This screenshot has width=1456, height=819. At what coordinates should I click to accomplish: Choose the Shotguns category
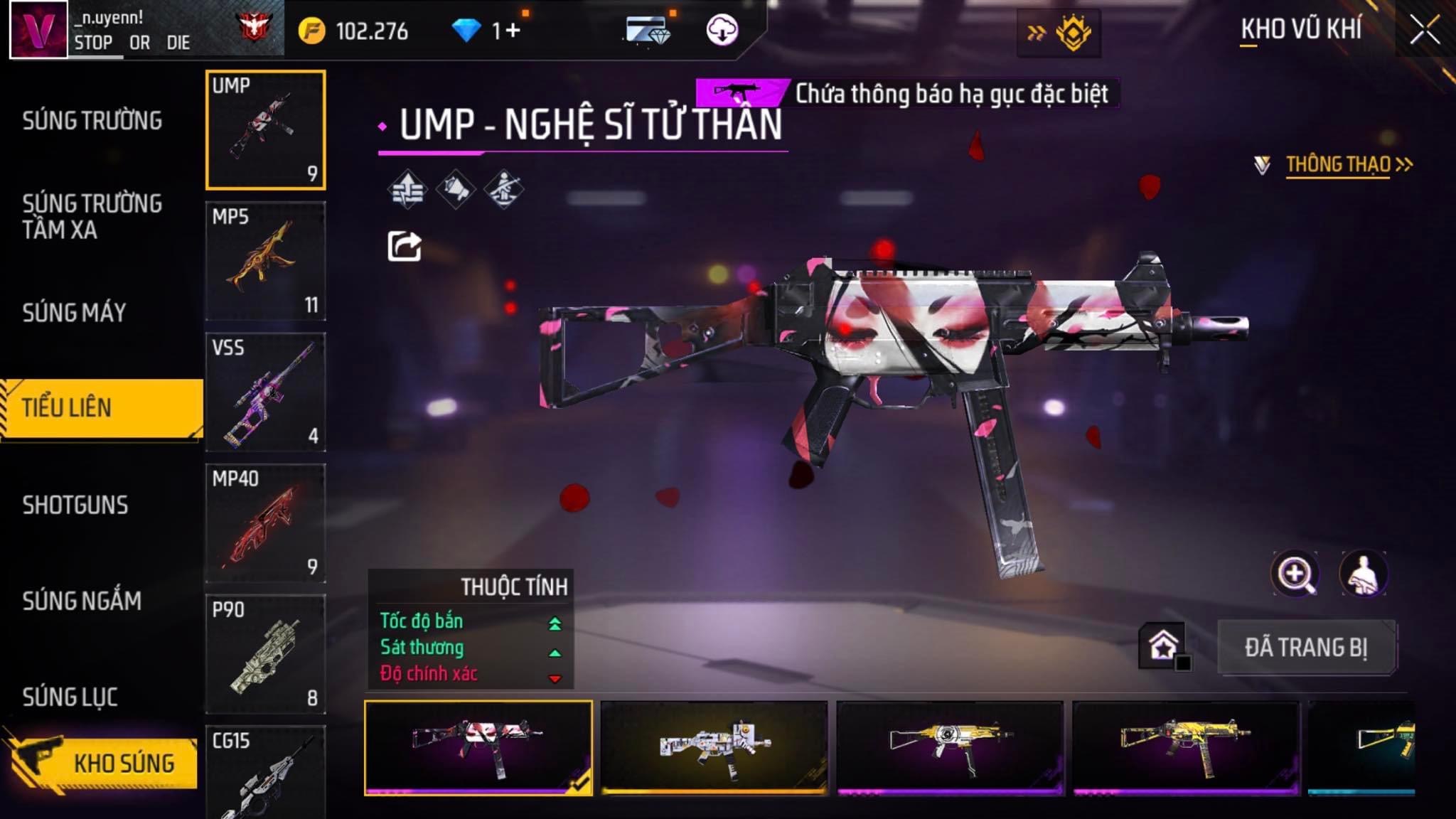tap(75, 505)
